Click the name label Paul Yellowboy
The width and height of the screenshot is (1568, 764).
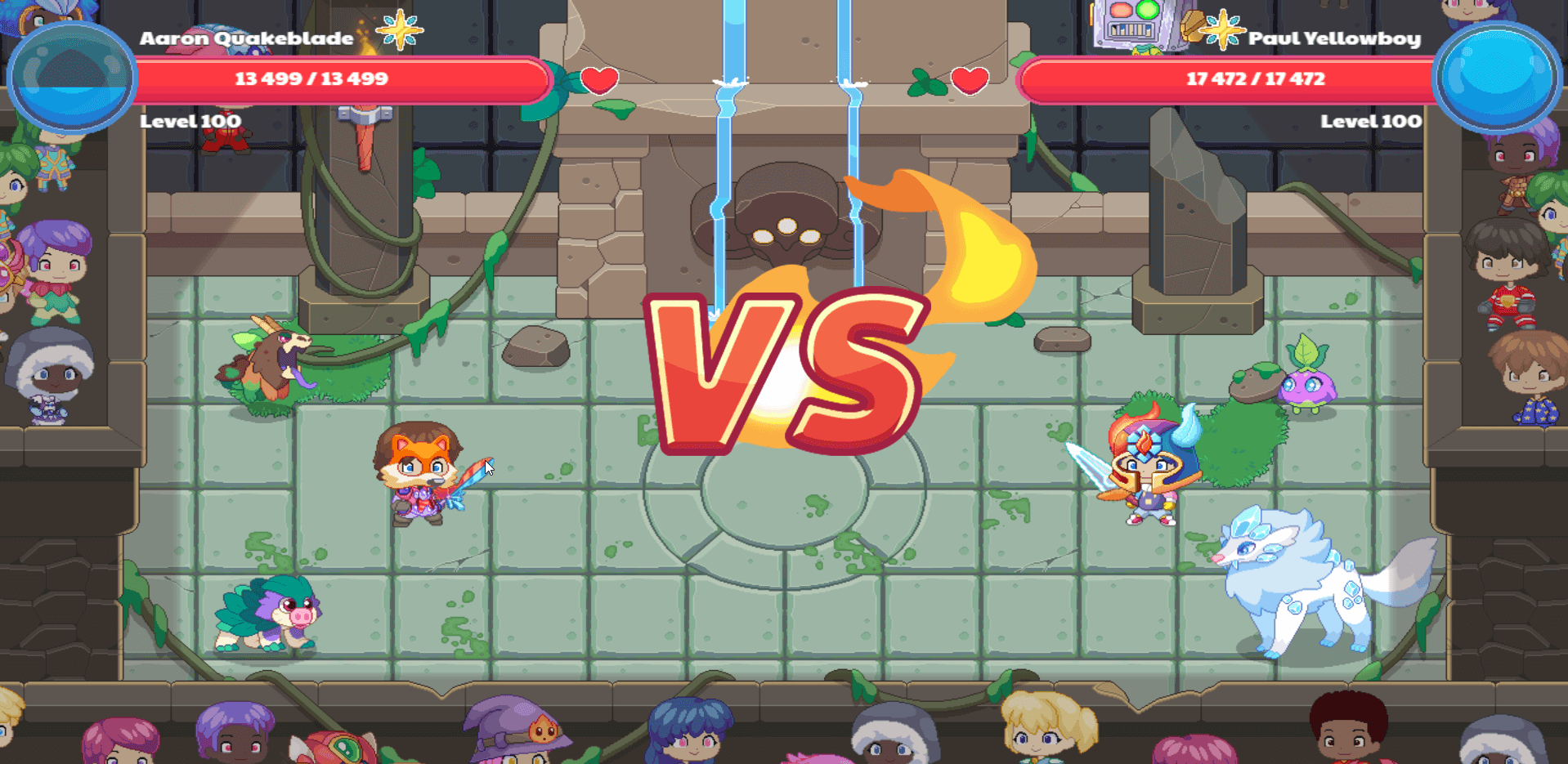pos(1335,37)
